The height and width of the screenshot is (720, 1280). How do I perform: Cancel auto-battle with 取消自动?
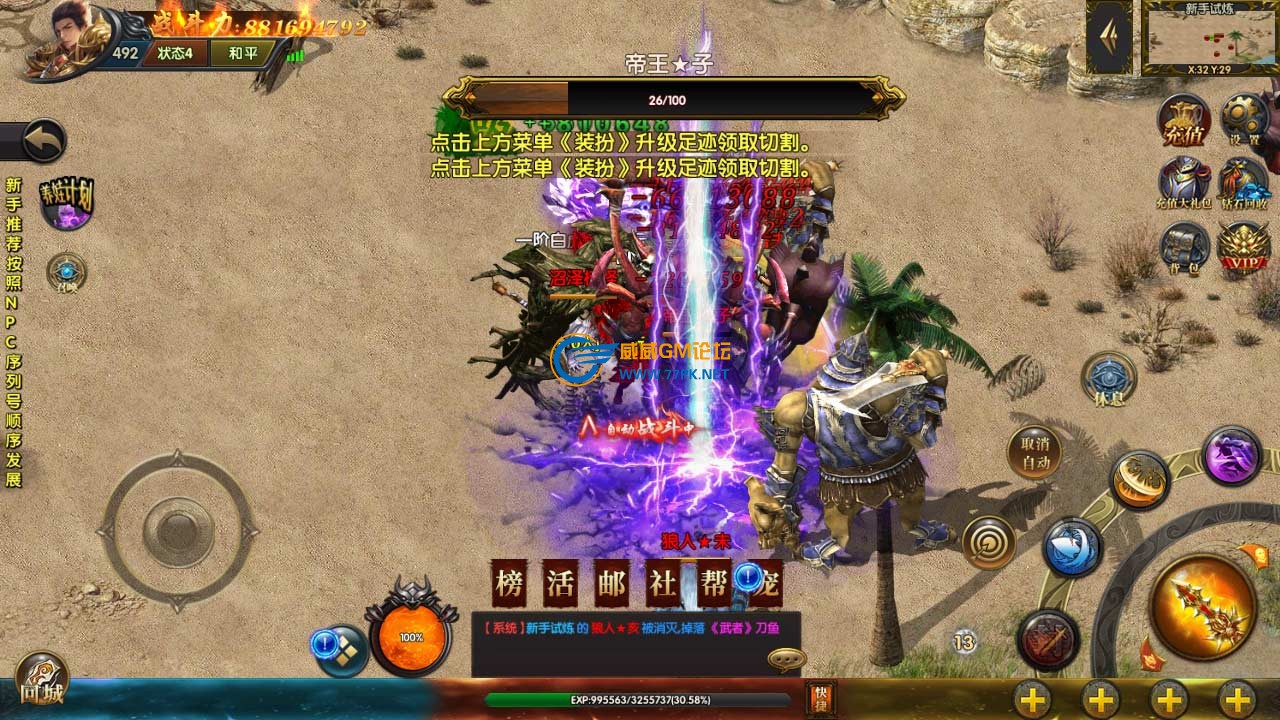[1035, 453]
